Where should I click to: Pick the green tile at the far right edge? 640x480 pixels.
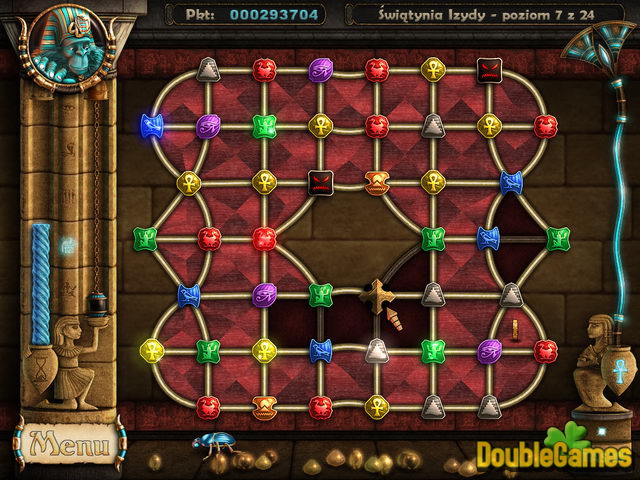click(x=558, y=238)
